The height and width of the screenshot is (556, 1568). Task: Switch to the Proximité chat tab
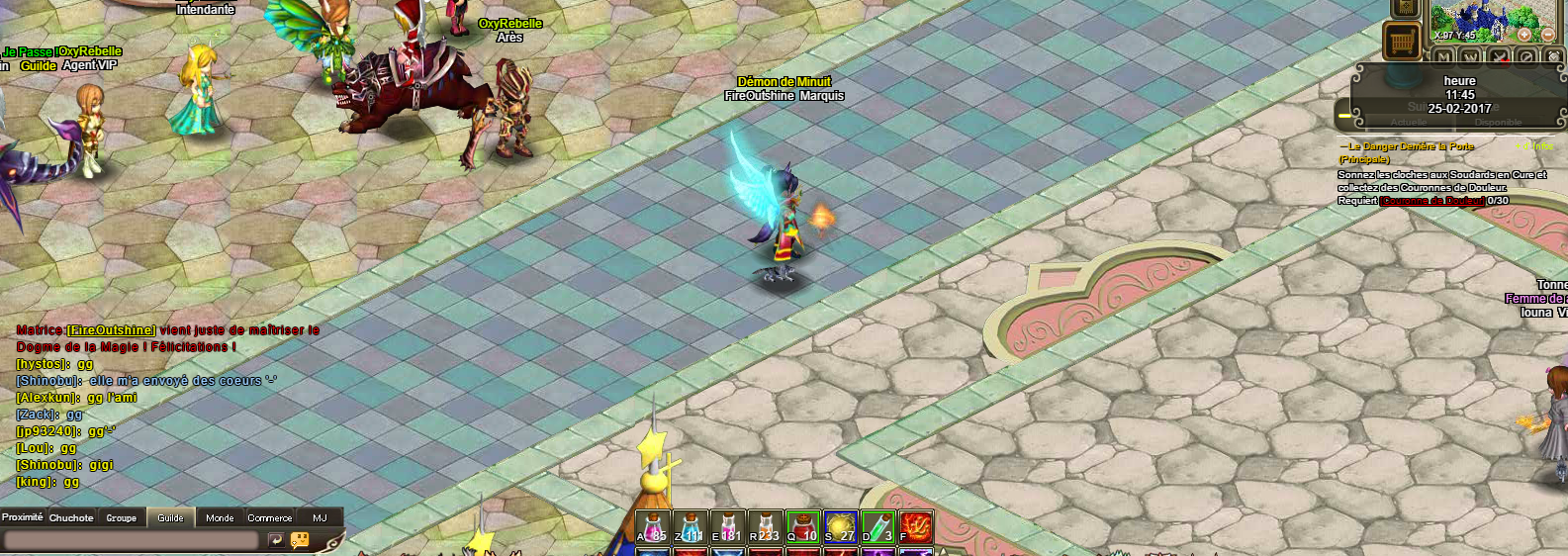pyautogui.click(x=23, y=517)
